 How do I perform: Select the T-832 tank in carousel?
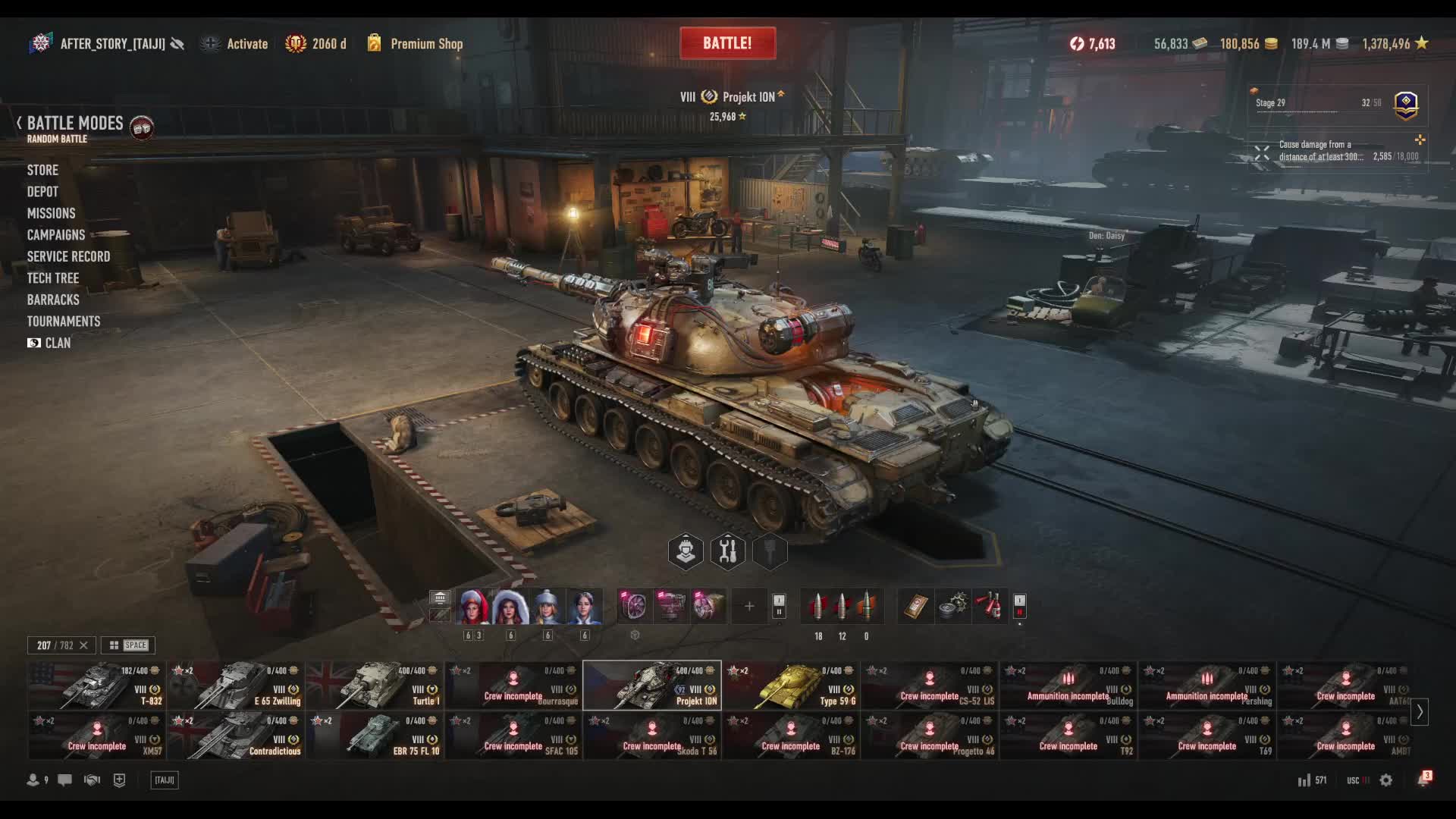[x=96, y=685]
